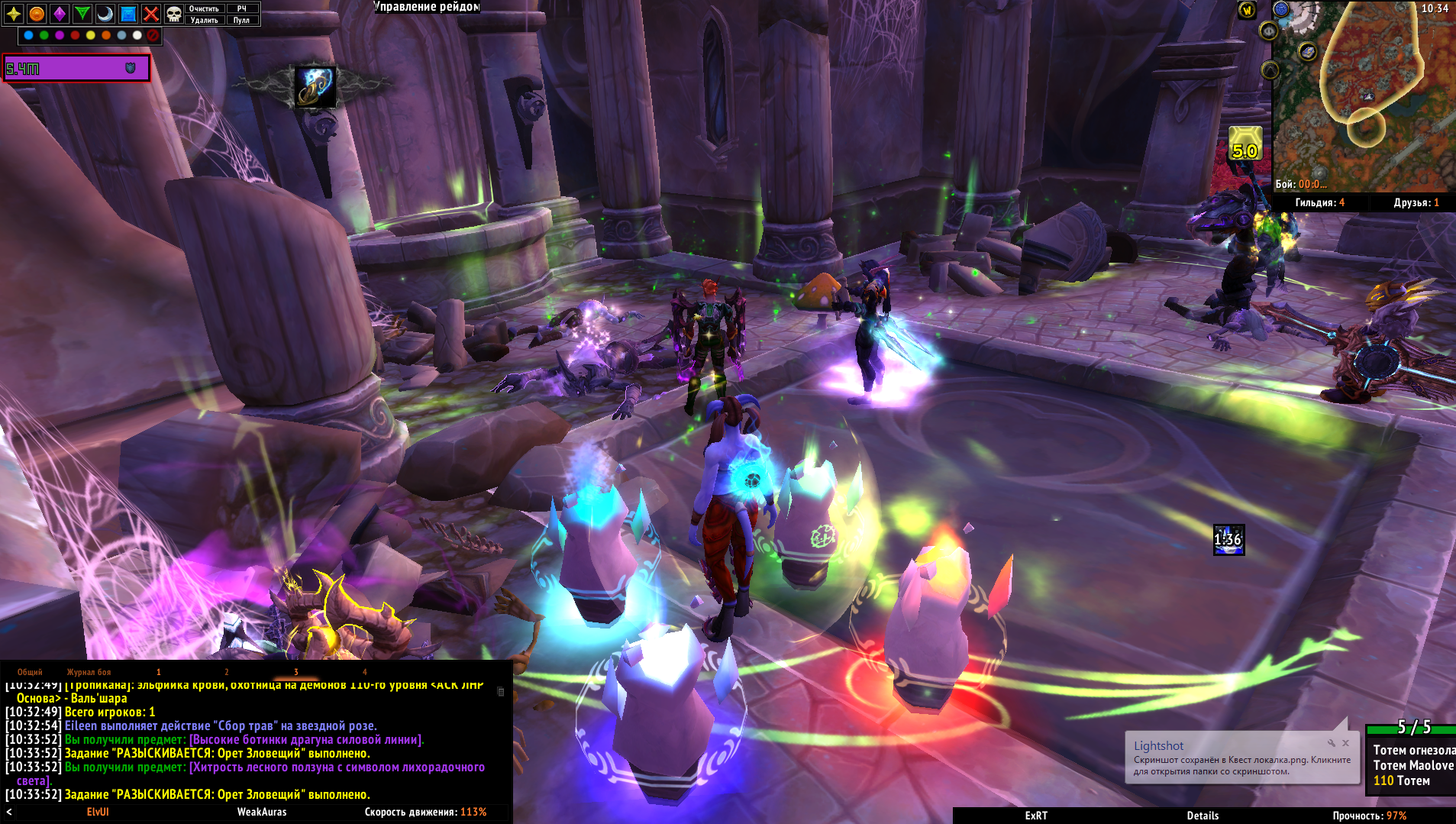Click the "Удалить" remove button
Image resolution: width=1456 pixels, height=824 pixels.
click(204, 20)
